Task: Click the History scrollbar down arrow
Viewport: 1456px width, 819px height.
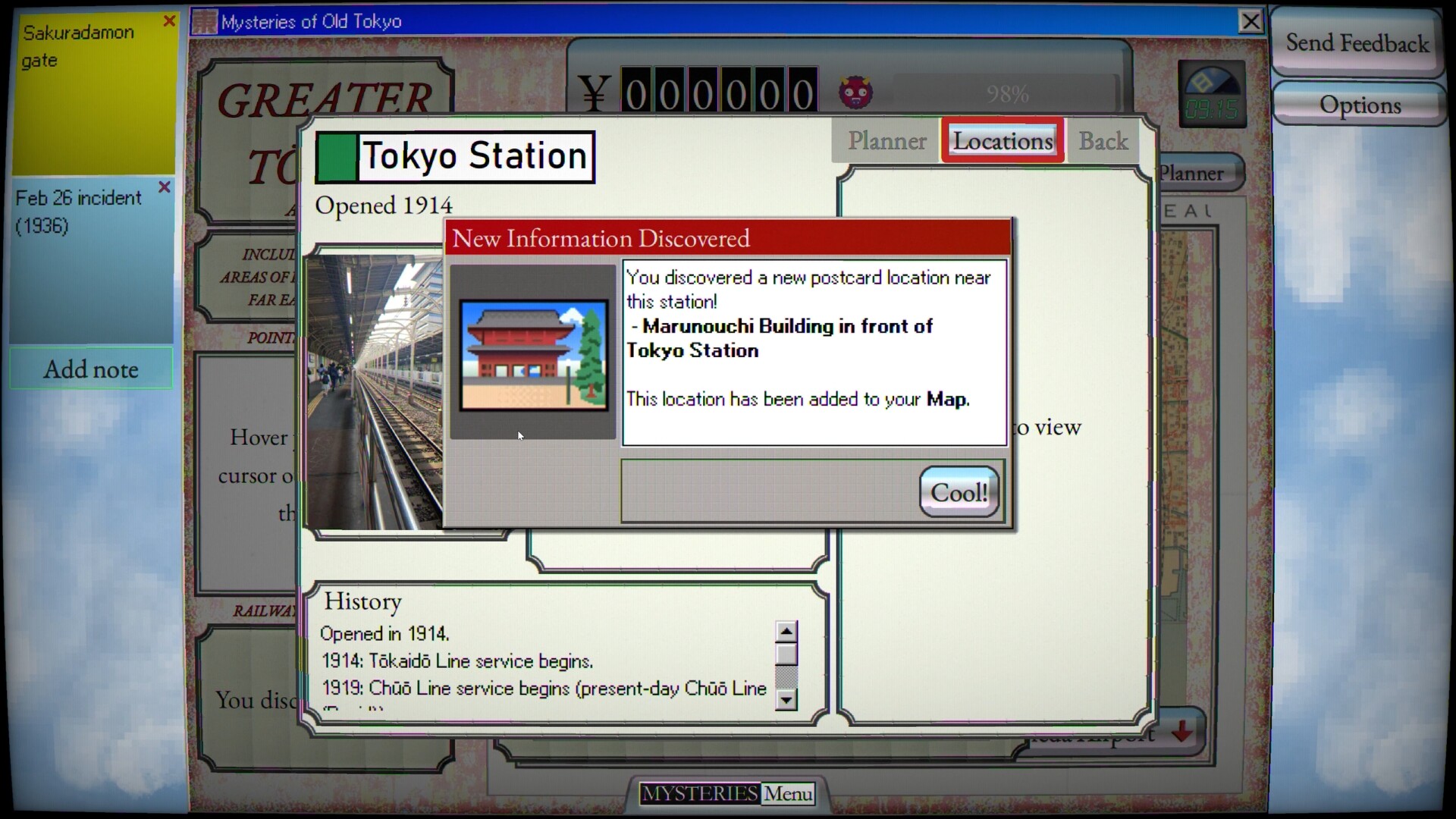Action: [786, 701]
